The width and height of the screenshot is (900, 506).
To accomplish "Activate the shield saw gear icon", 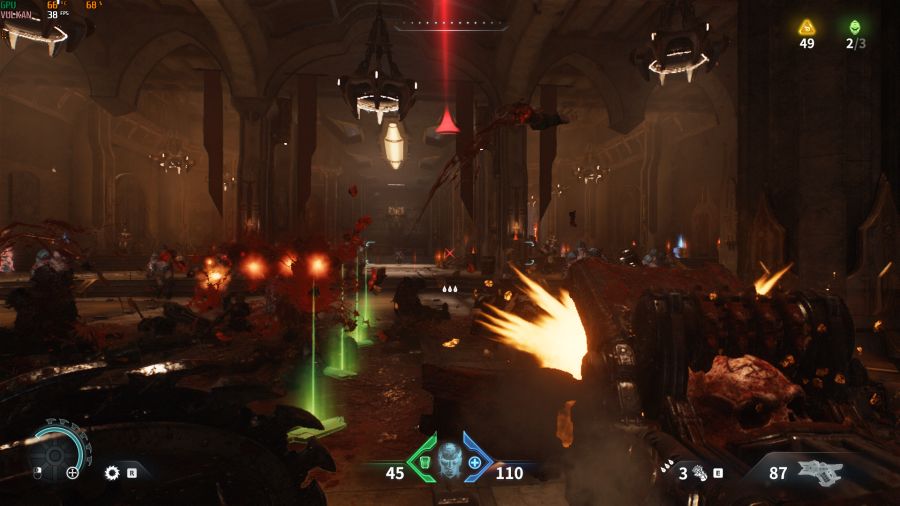I will (112, 472).
